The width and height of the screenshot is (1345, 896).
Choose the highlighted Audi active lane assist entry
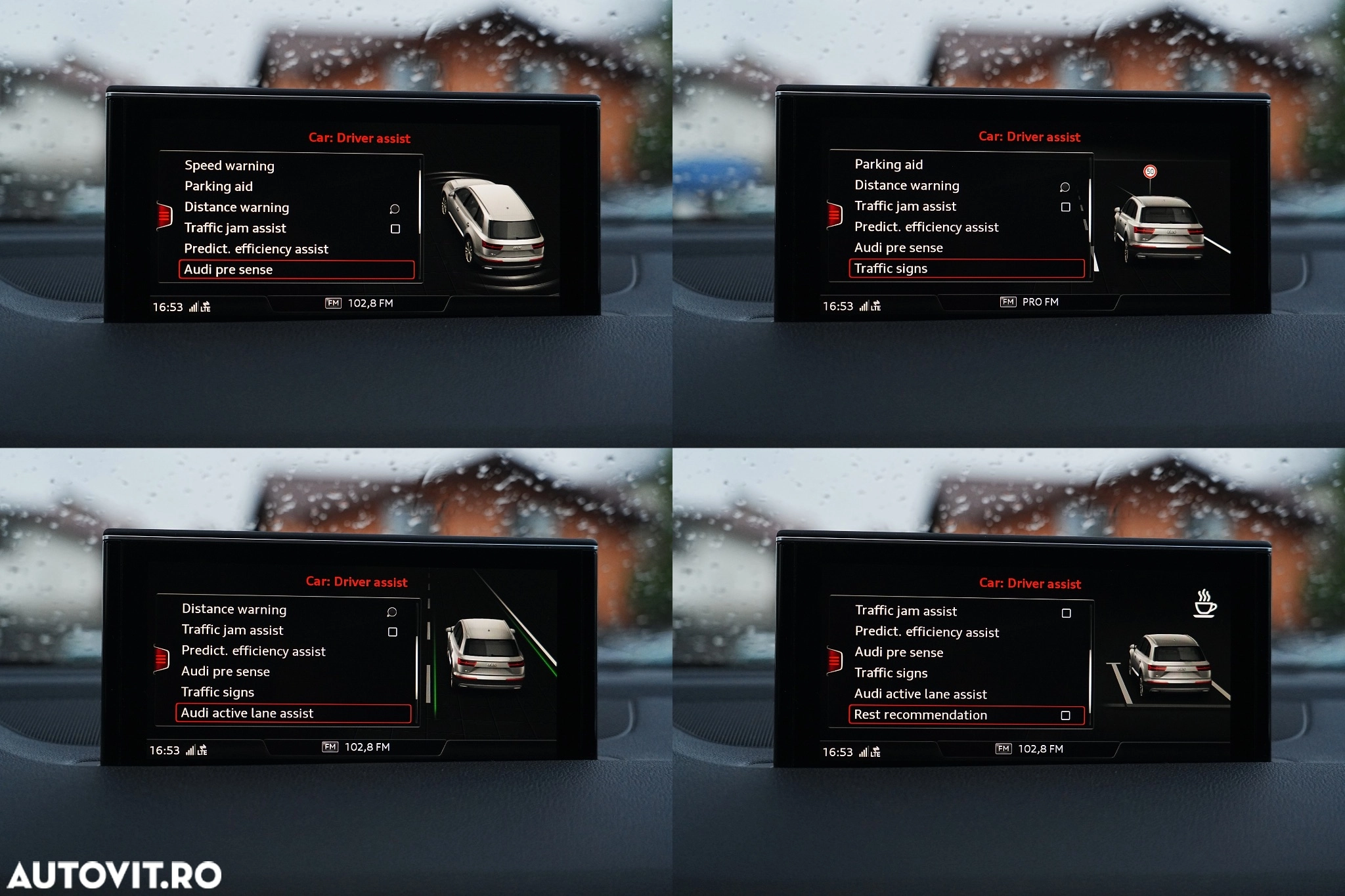click(x=293, y=714)
